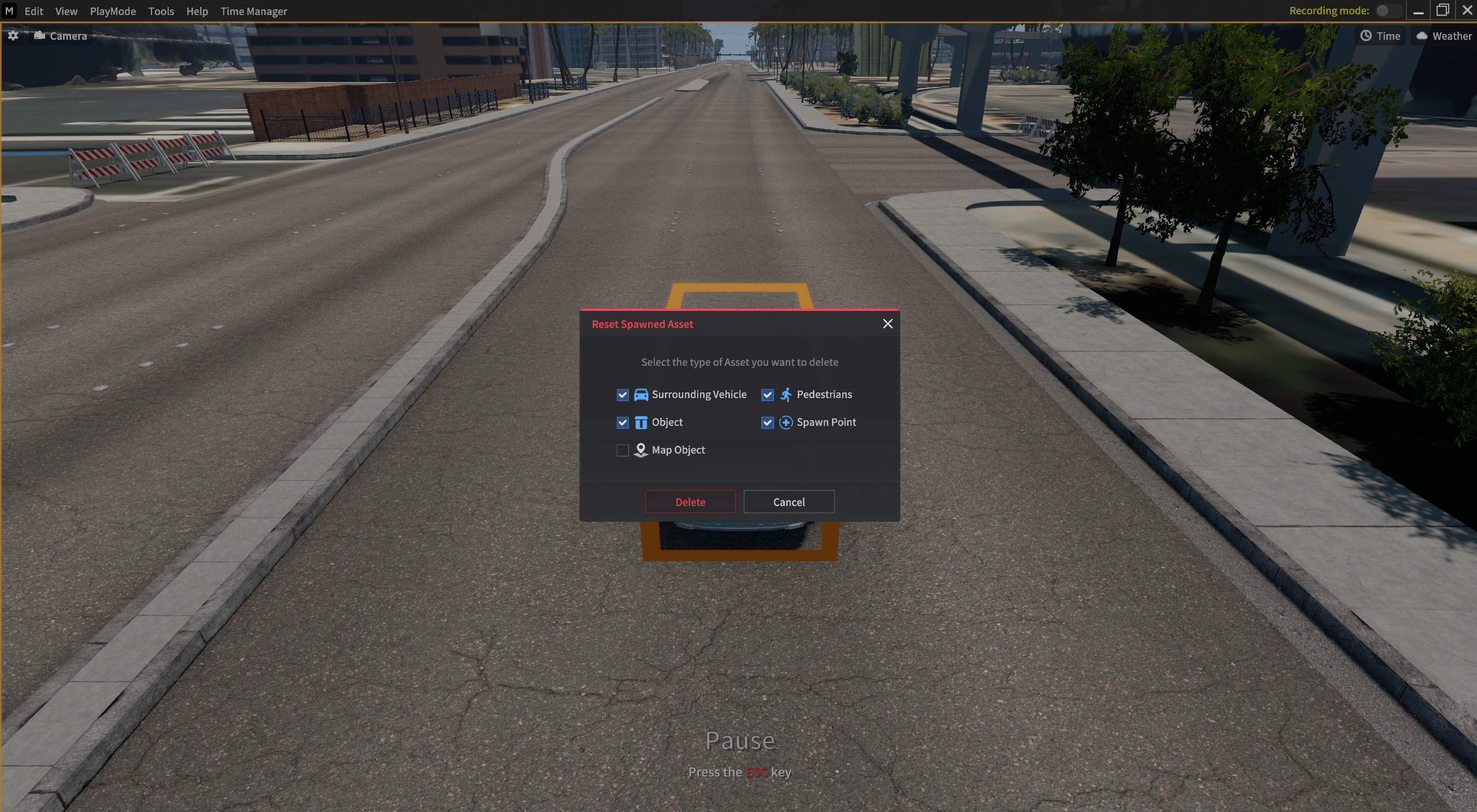Select the Camera view icon
Image resolution: width=1477 pixels, height=812 pixels.
point(39,35)
